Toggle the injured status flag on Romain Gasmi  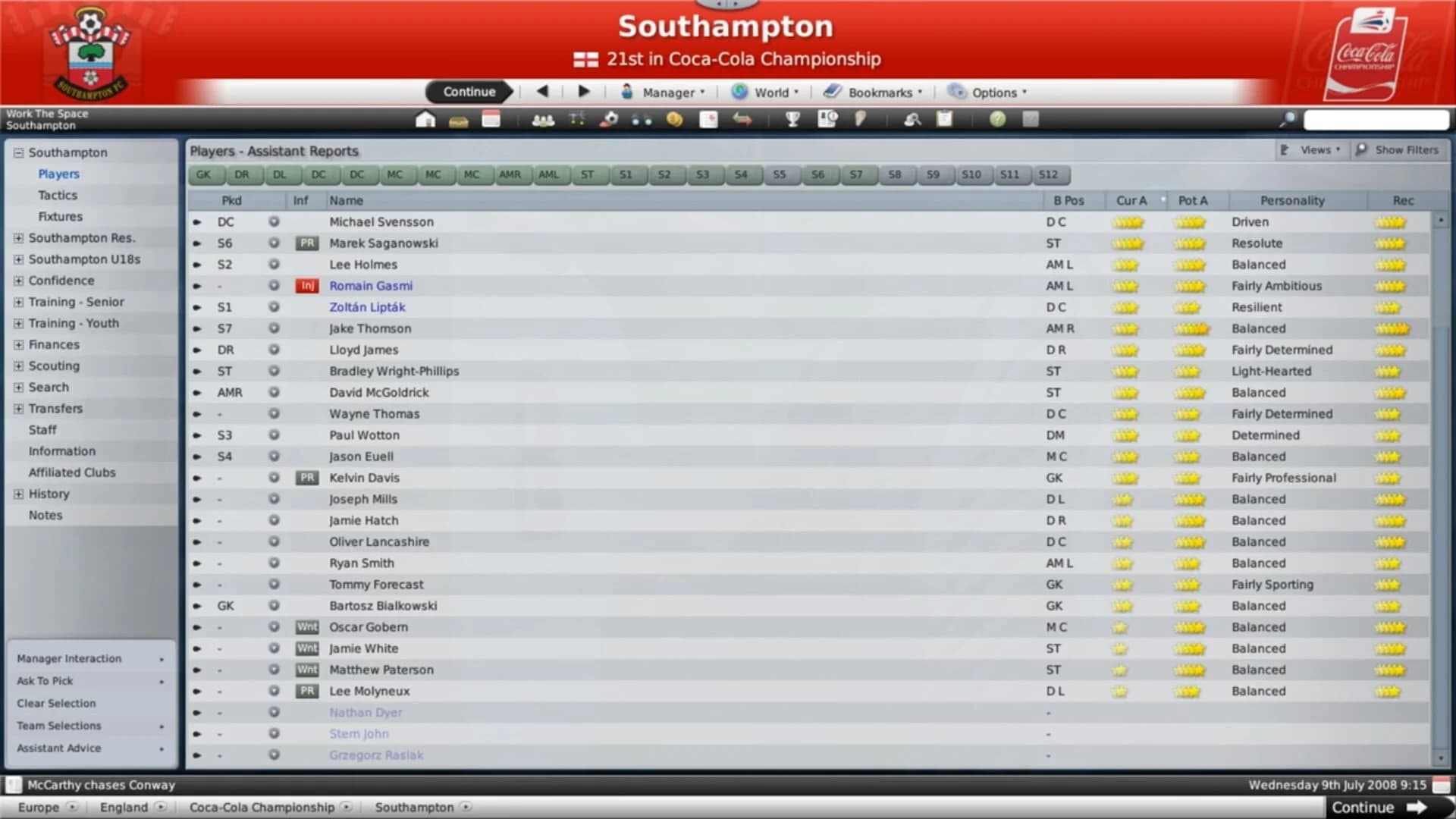point(306,286)
